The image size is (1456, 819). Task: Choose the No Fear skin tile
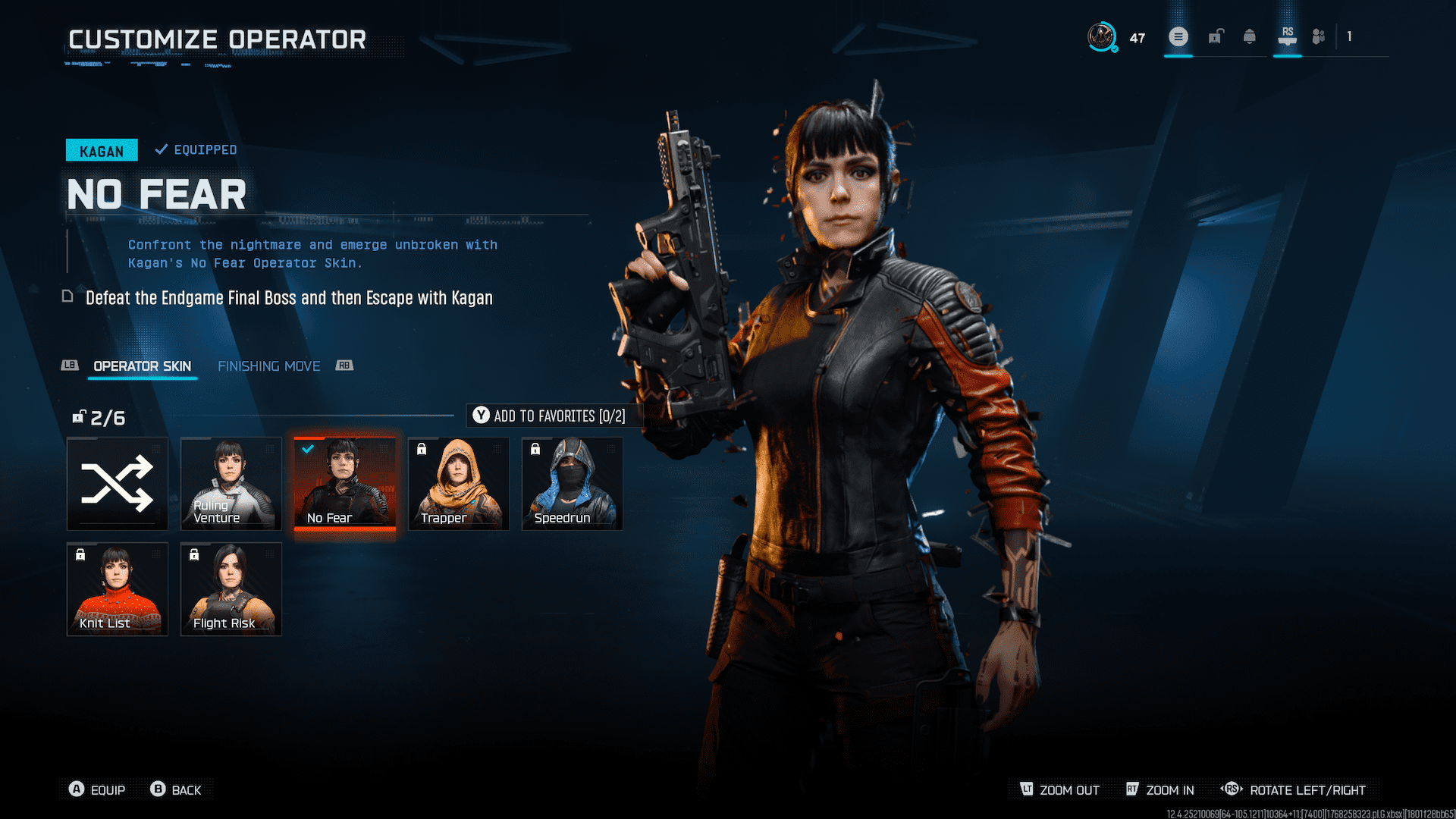coord(345,483)
